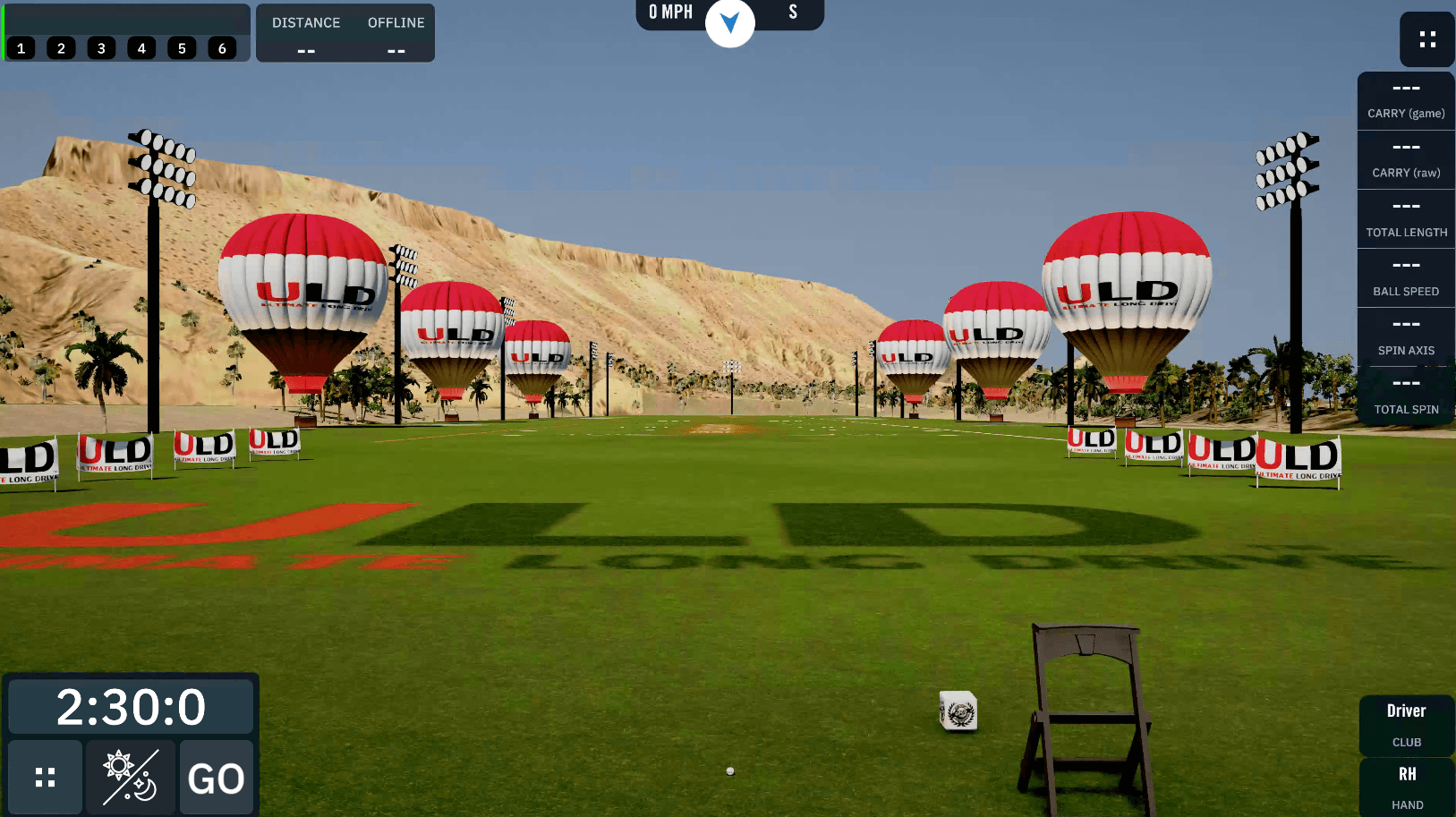Click the TOTAL SPIN stat panel
The height and width of the screenshot is (817, 1456).
pos(1405,396)
